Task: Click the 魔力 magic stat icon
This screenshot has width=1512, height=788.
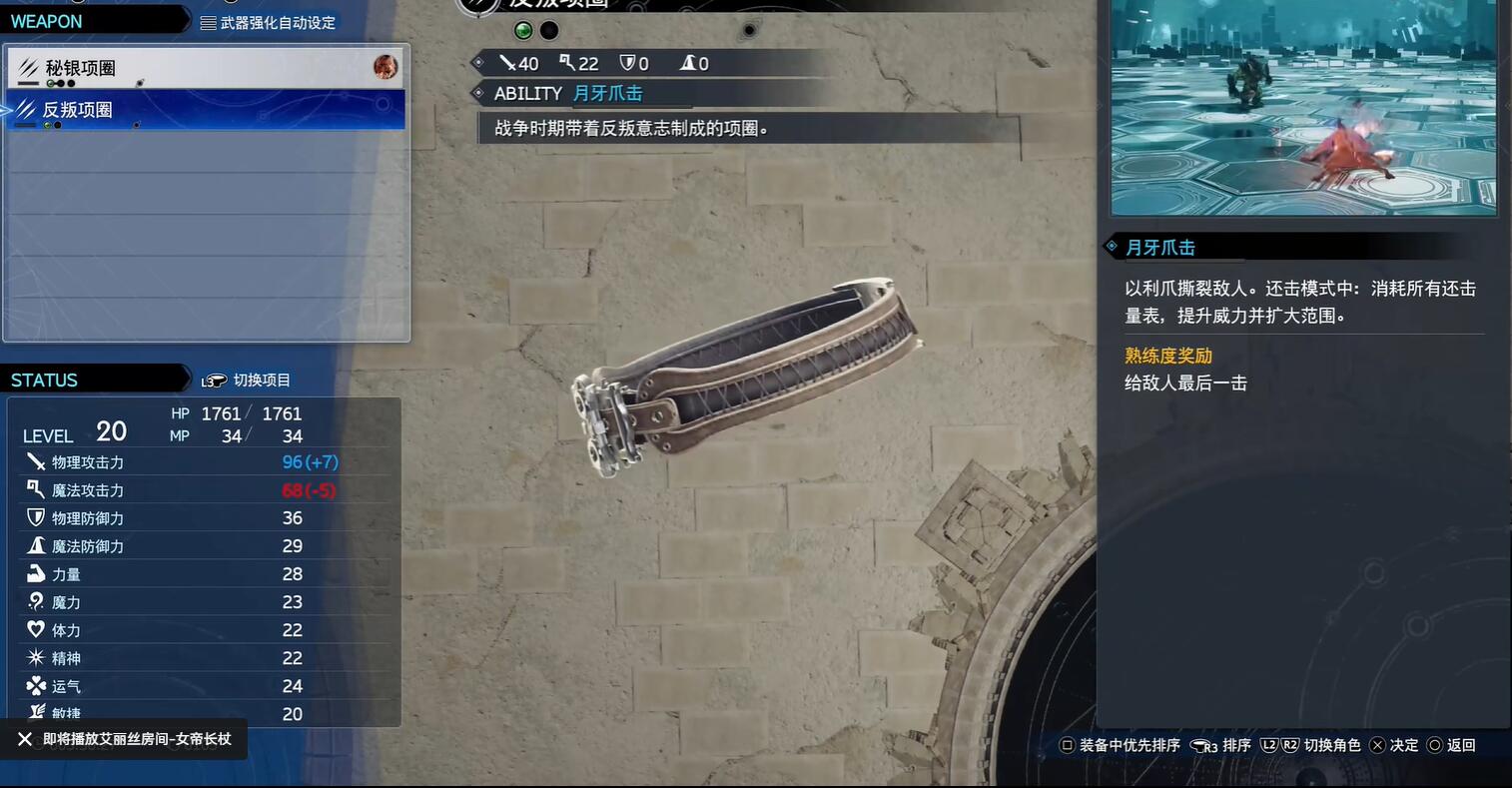Action: tap(34, 601)
